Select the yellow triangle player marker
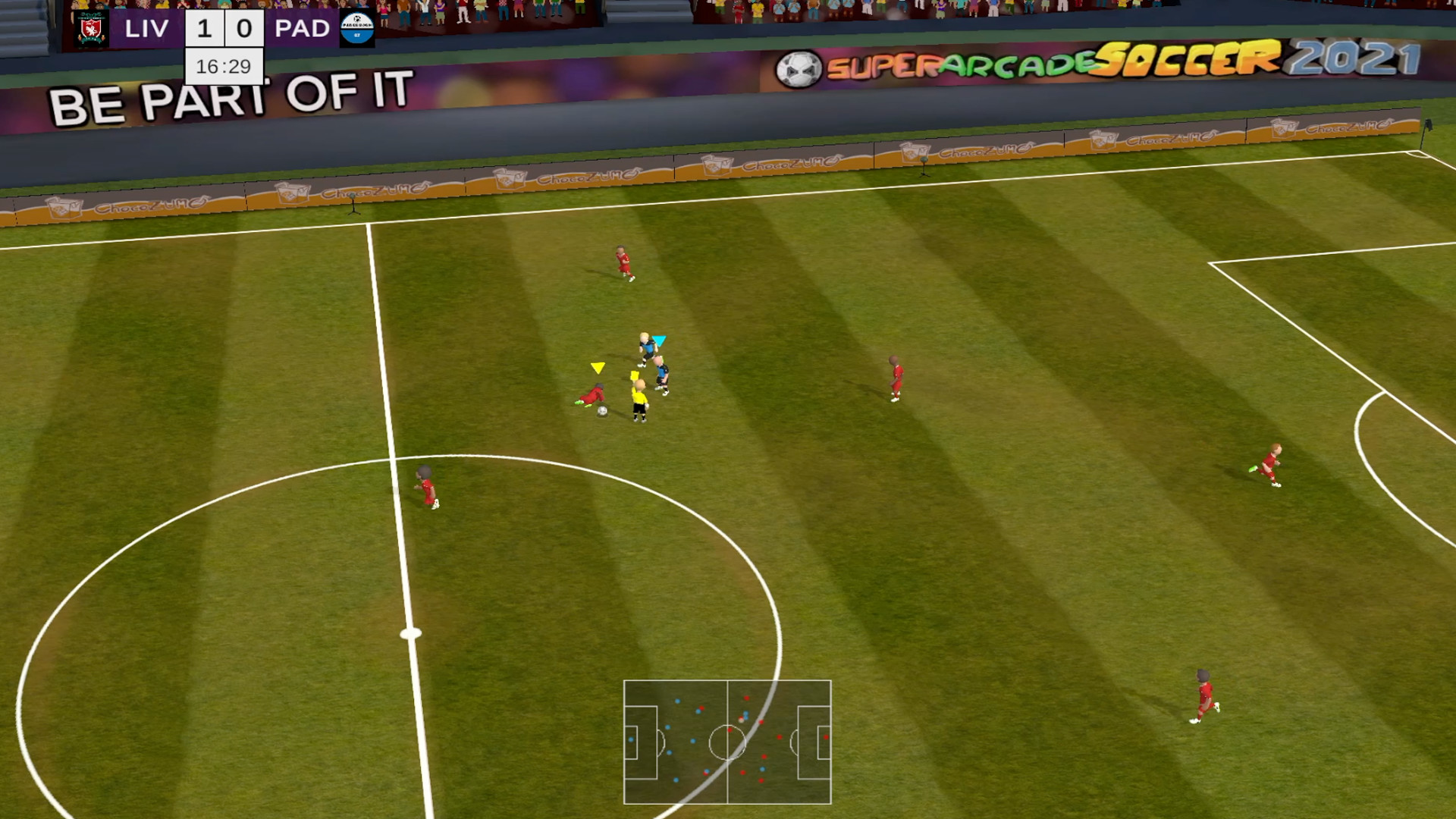1456x819 pixels. tap(596, 367)
